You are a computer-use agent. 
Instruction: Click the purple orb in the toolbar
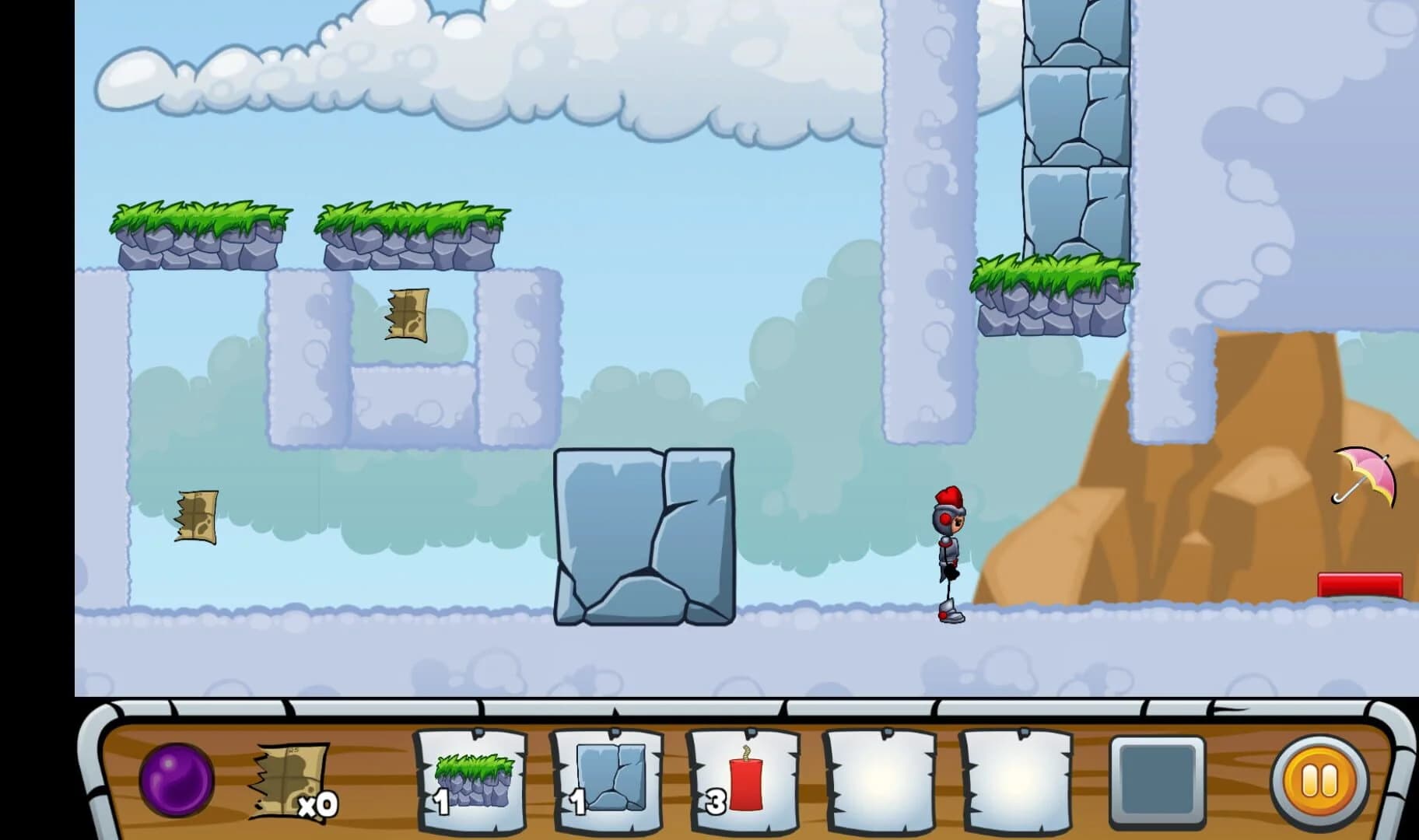177,780
